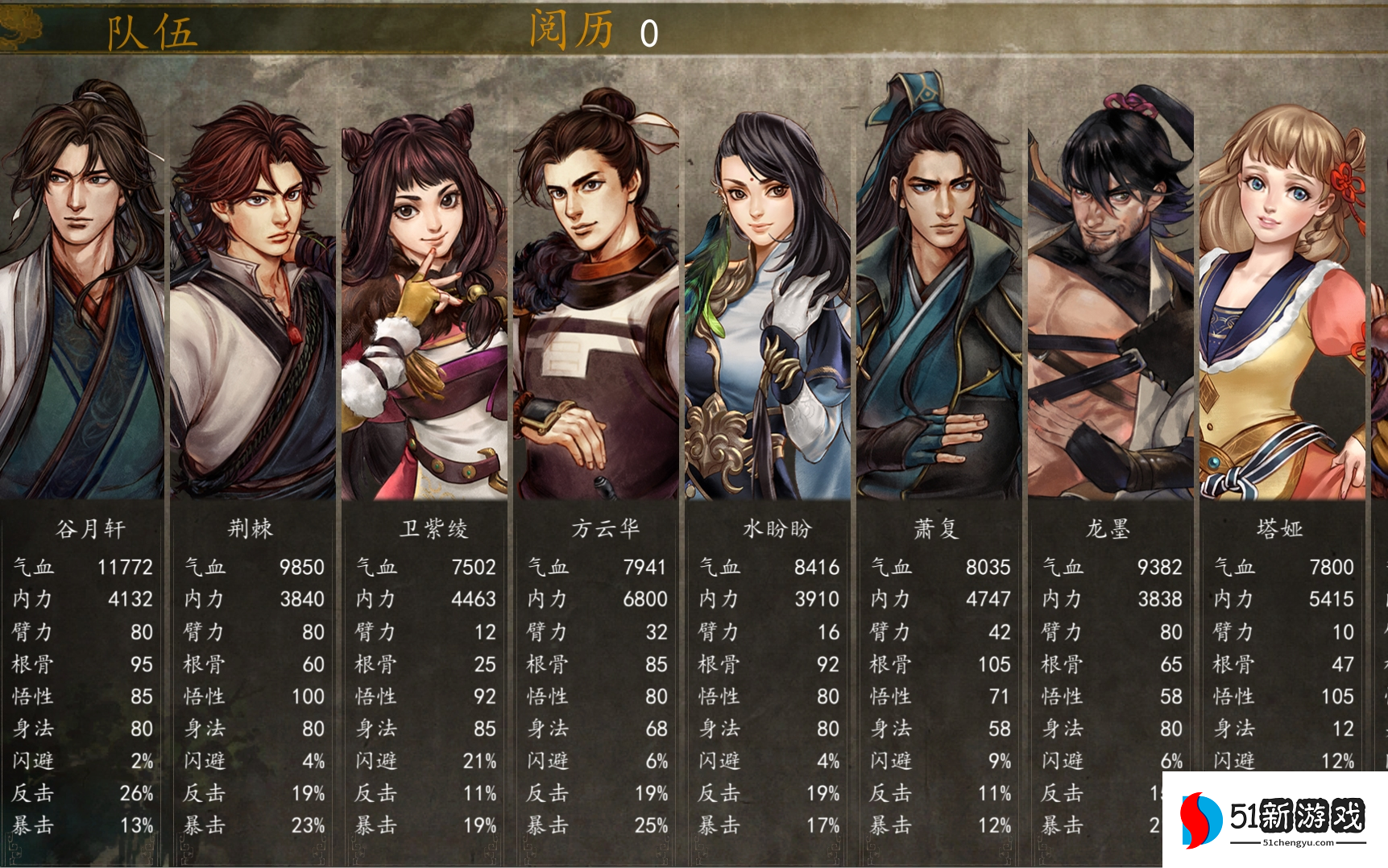This screenshot has height=868, width=1388.
Task: Open the 51新游戏 watermark logo link
Action: click(x=1275, y=820)
